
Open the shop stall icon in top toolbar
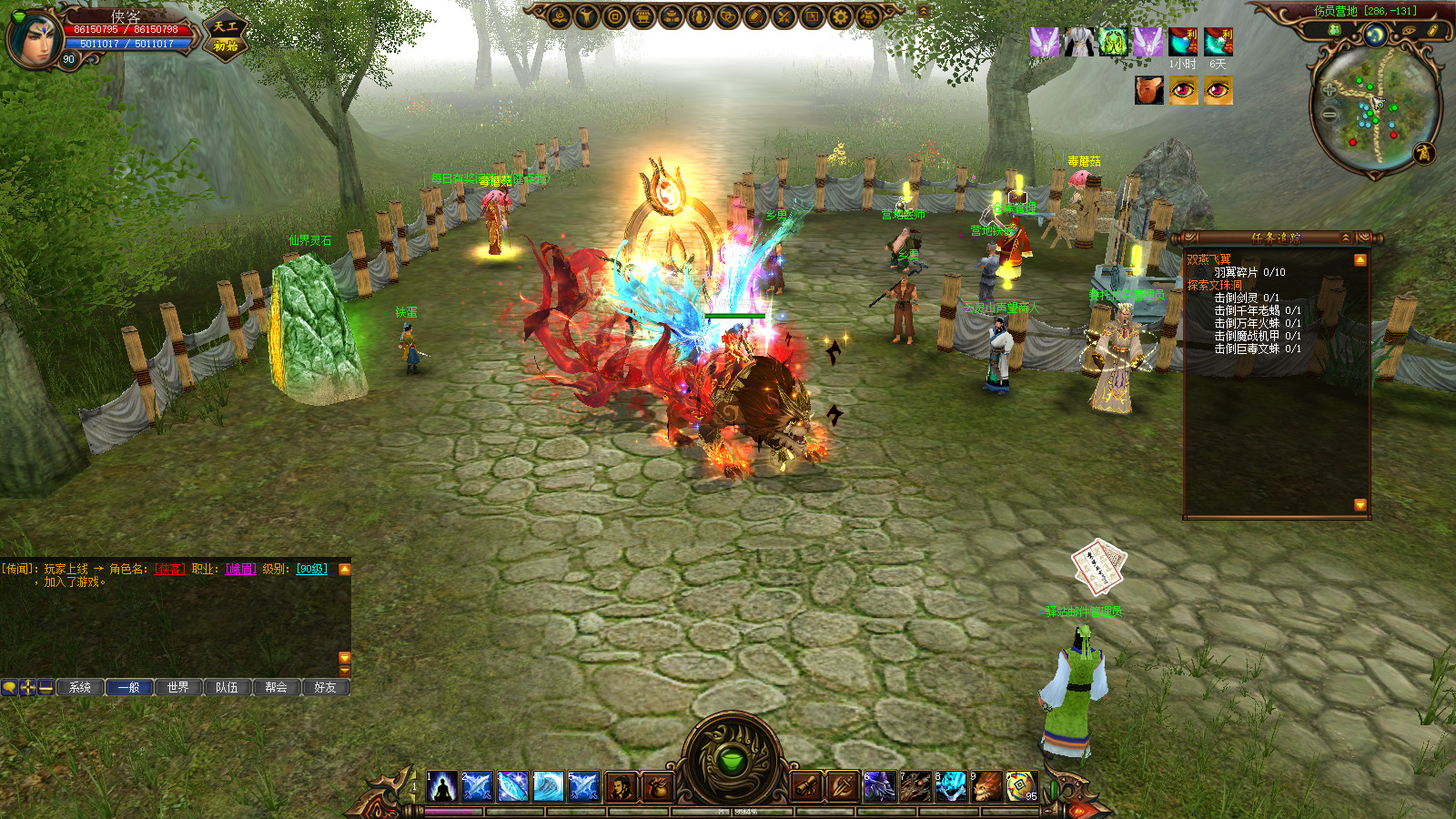(x=643, y=16)
